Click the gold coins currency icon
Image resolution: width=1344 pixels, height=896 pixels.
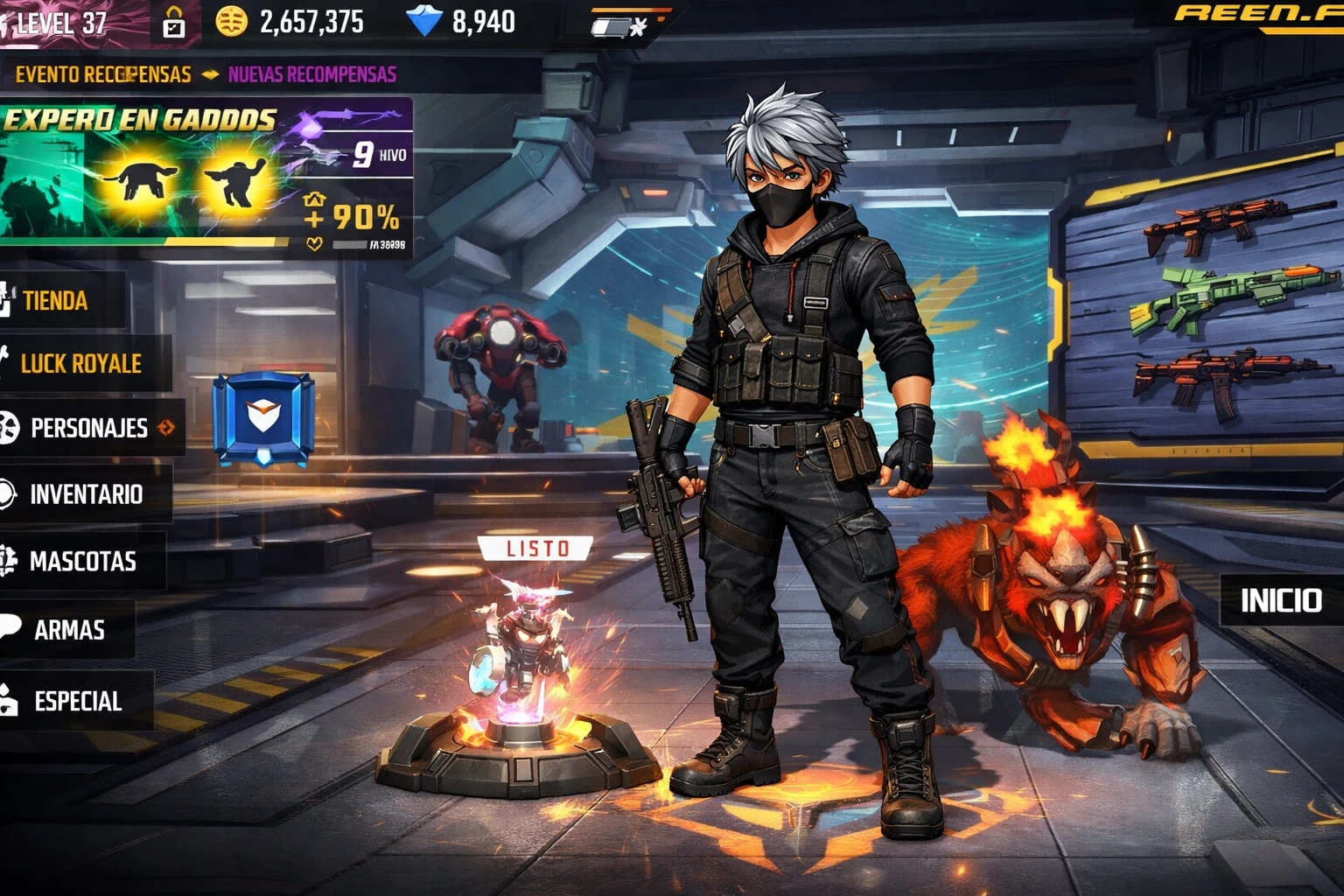230,21
